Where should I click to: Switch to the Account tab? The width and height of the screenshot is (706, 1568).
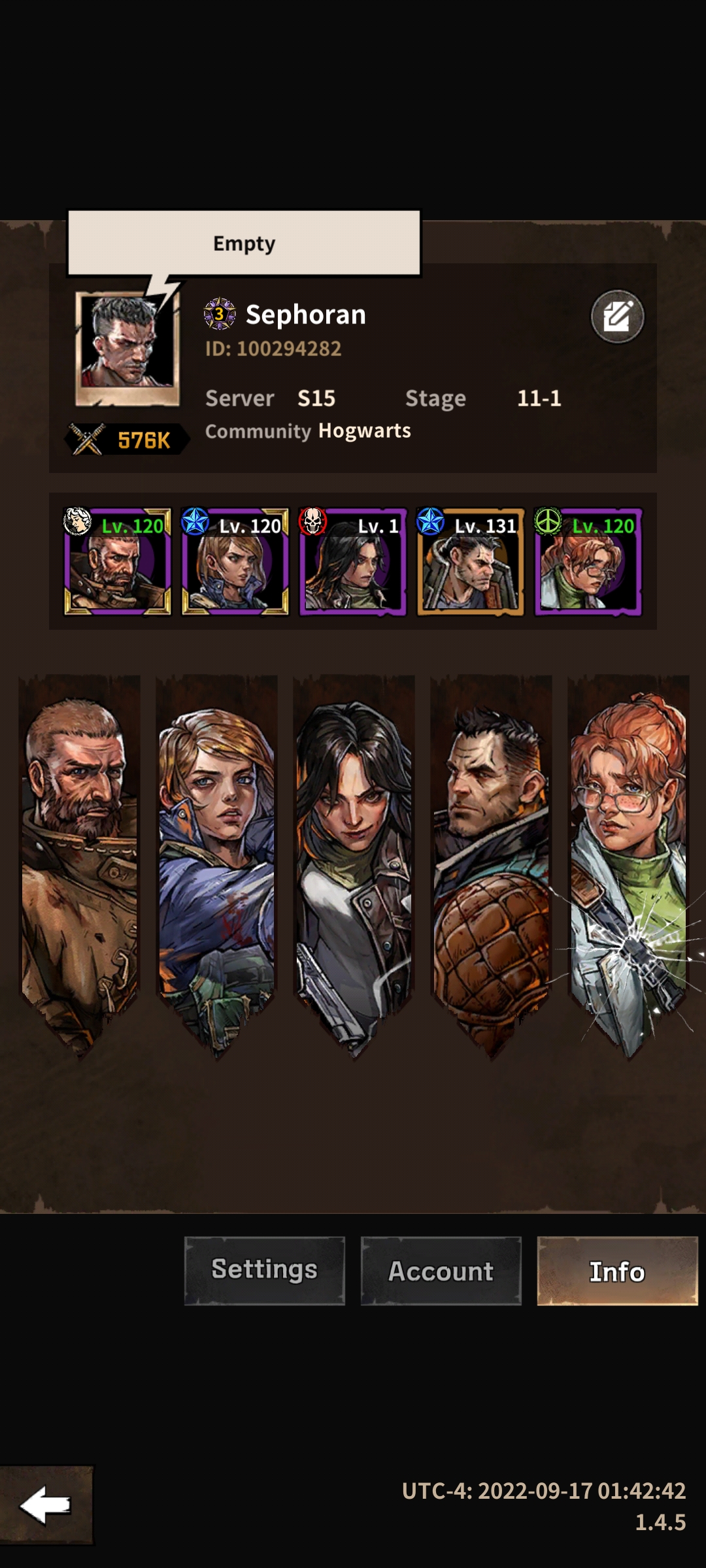pyautogui.click(x=441, y=1271)
